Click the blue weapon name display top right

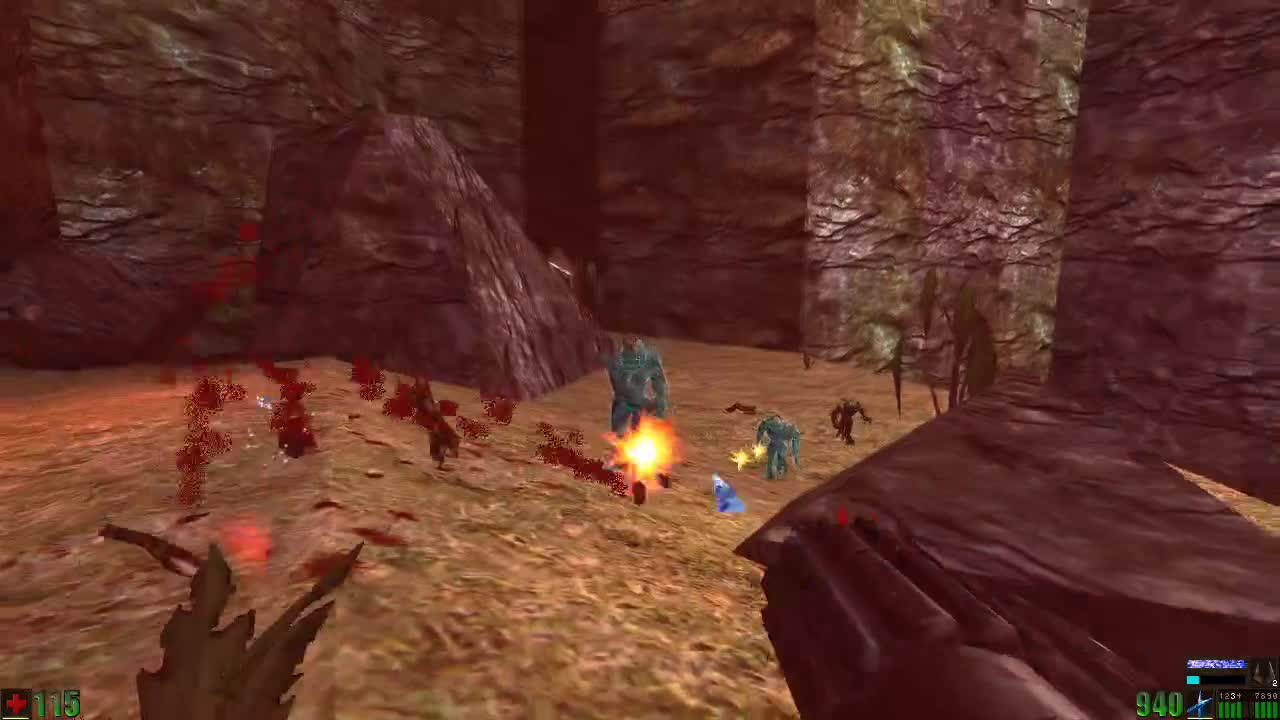click(x=1216, y=663)
